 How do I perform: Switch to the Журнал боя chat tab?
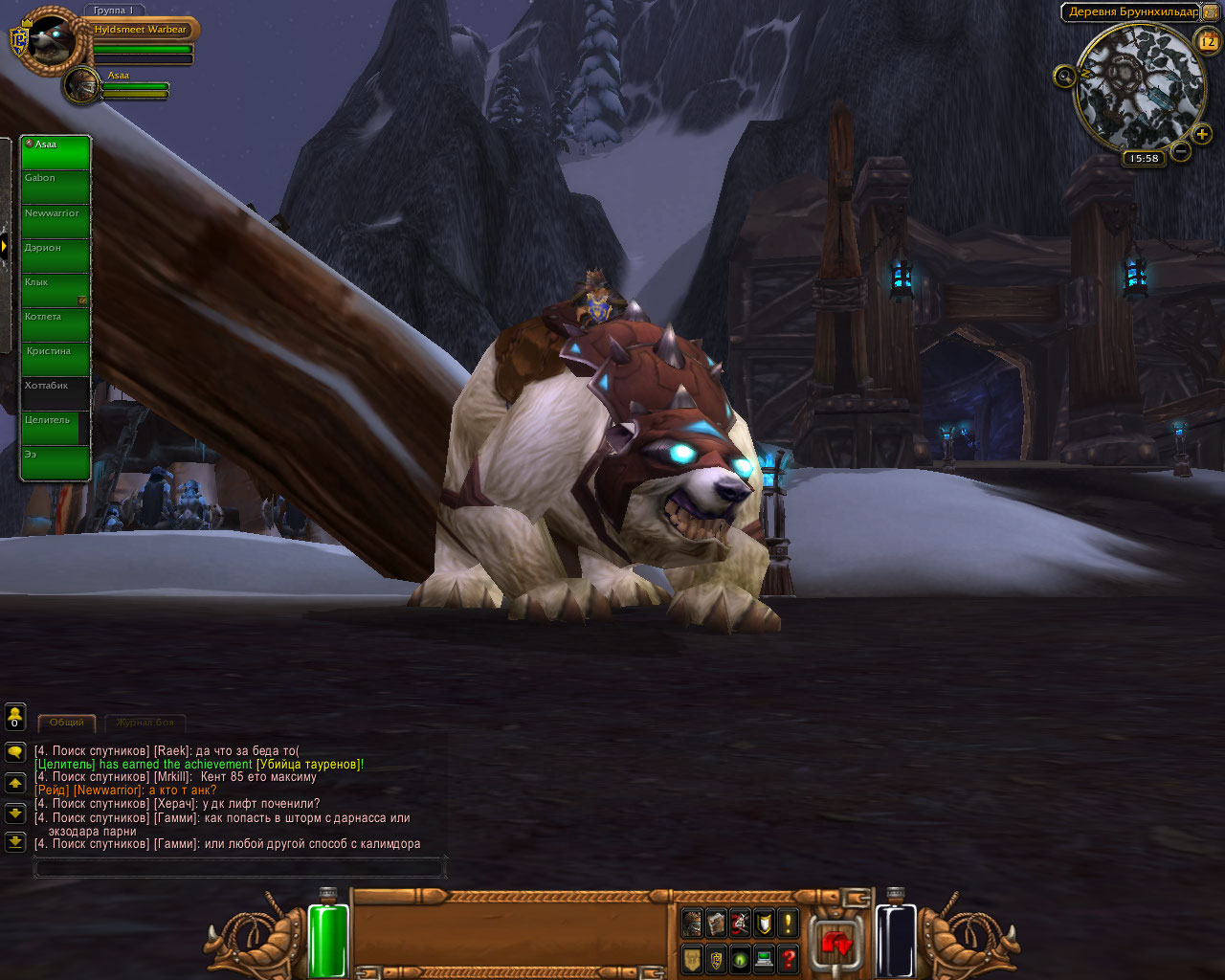pyautogui.click(x=145, y=723)
